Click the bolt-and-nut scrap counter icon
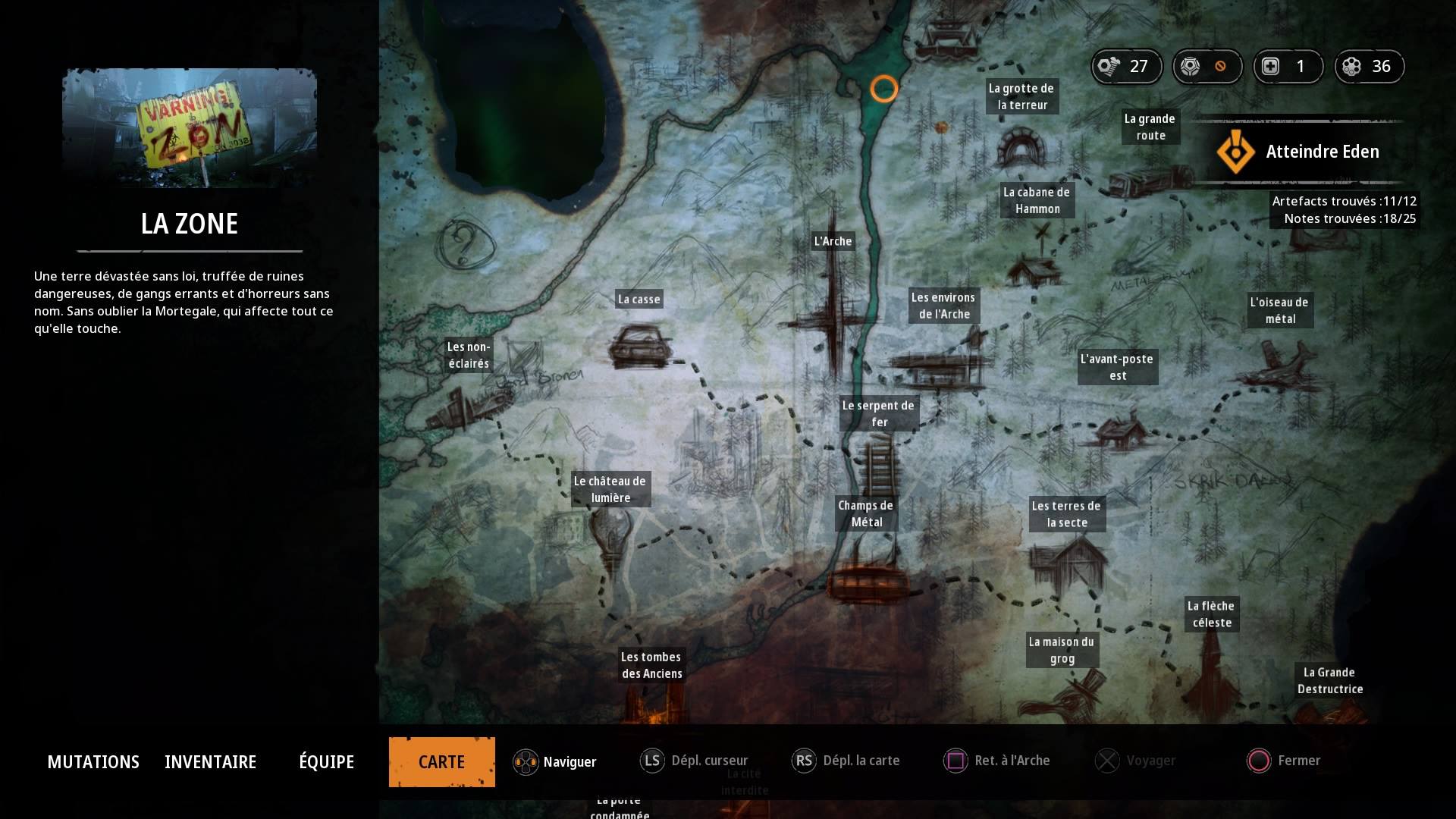The image size is (1456, 819). click(1109, 67)
